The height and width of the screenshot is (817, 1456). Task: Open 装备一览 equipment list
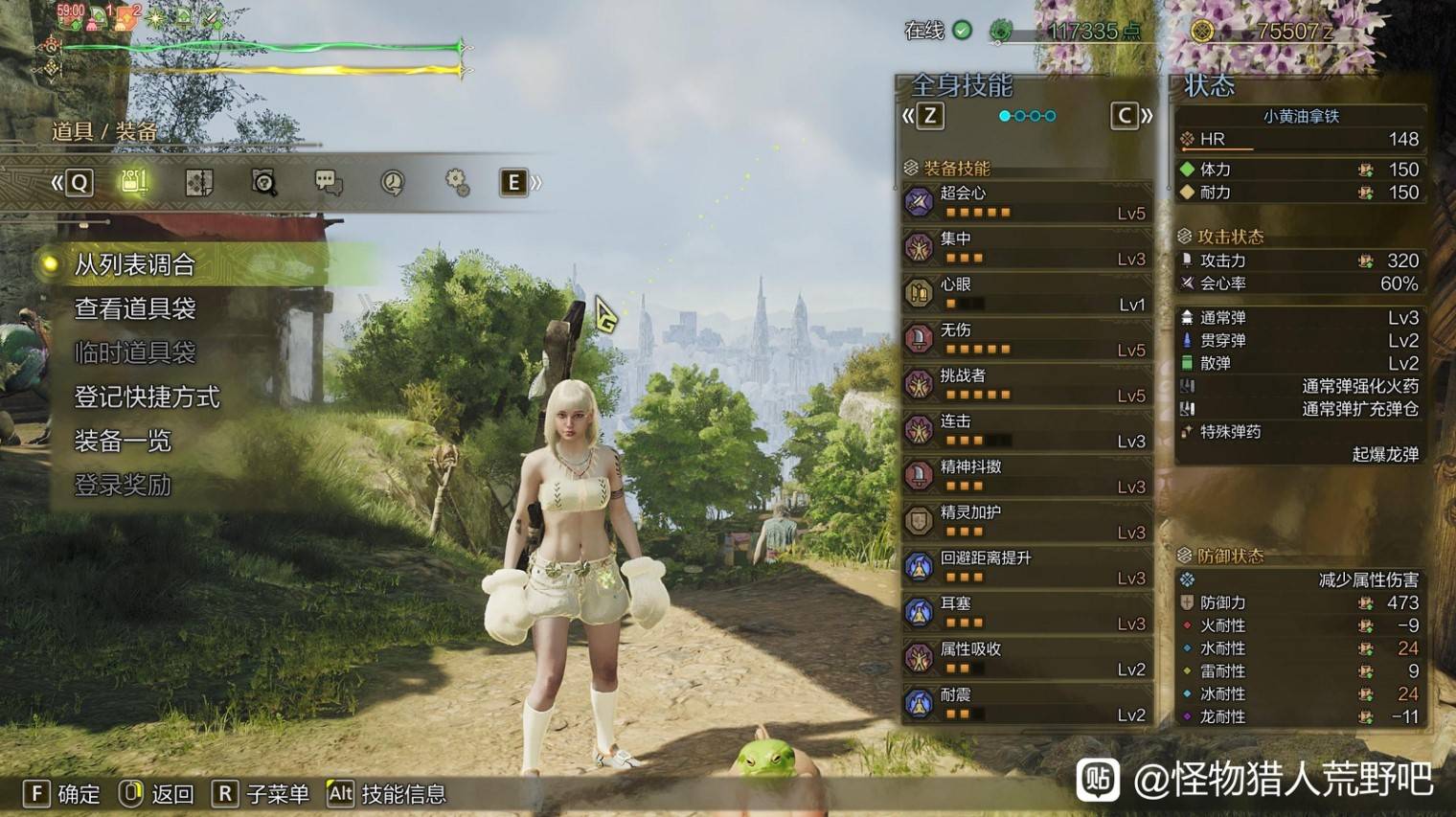(123, 441)
